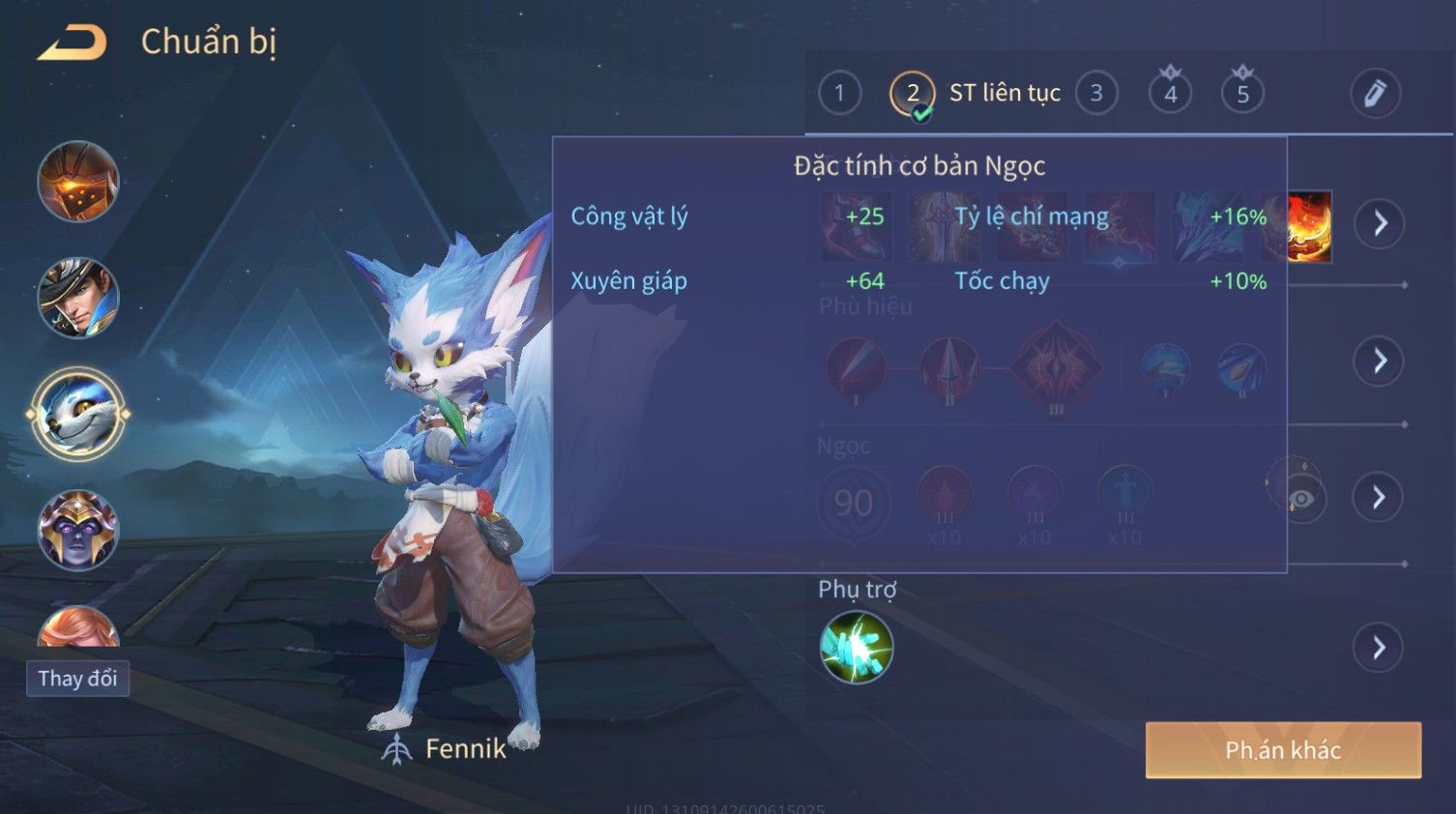
Task: Open the Ngọc details arrow
Action: pos(1380,497)
